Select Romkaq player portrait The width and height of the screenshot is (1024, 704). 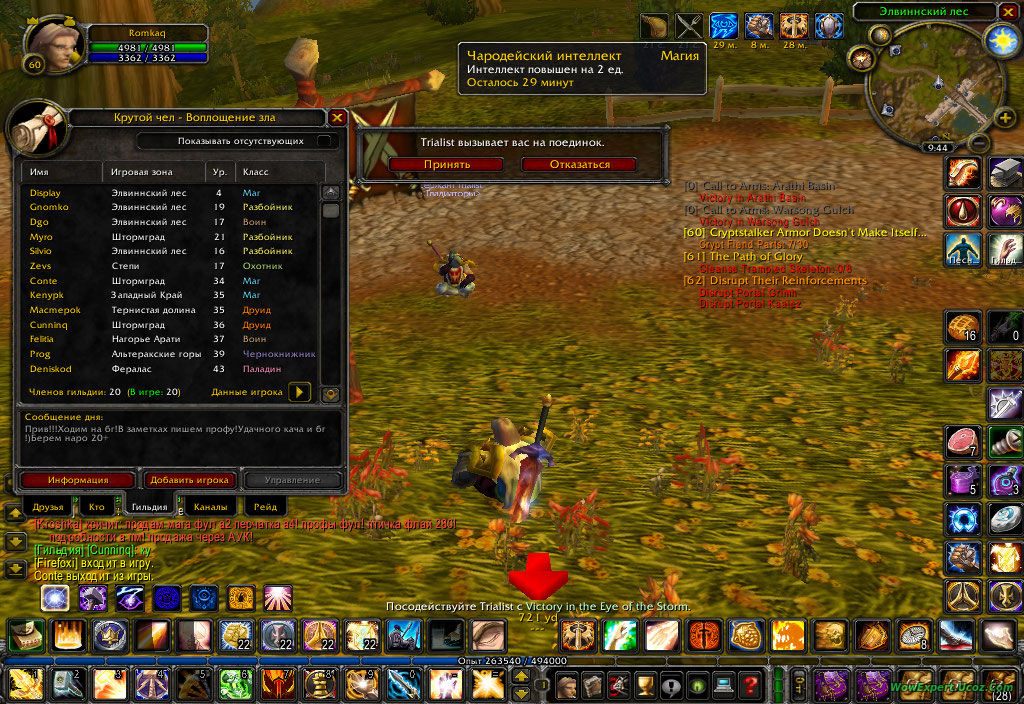point(48,45)
